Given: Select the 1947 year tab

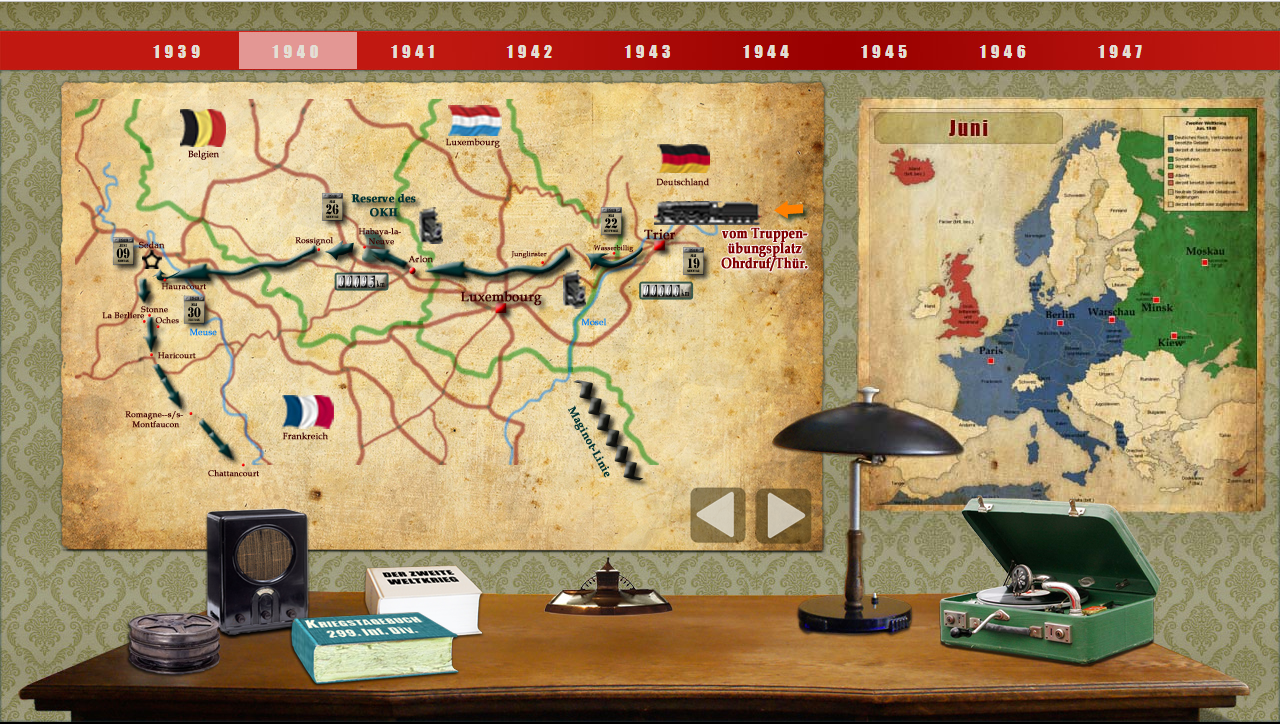Looking at the screenshot, I should pos(1121,52).
